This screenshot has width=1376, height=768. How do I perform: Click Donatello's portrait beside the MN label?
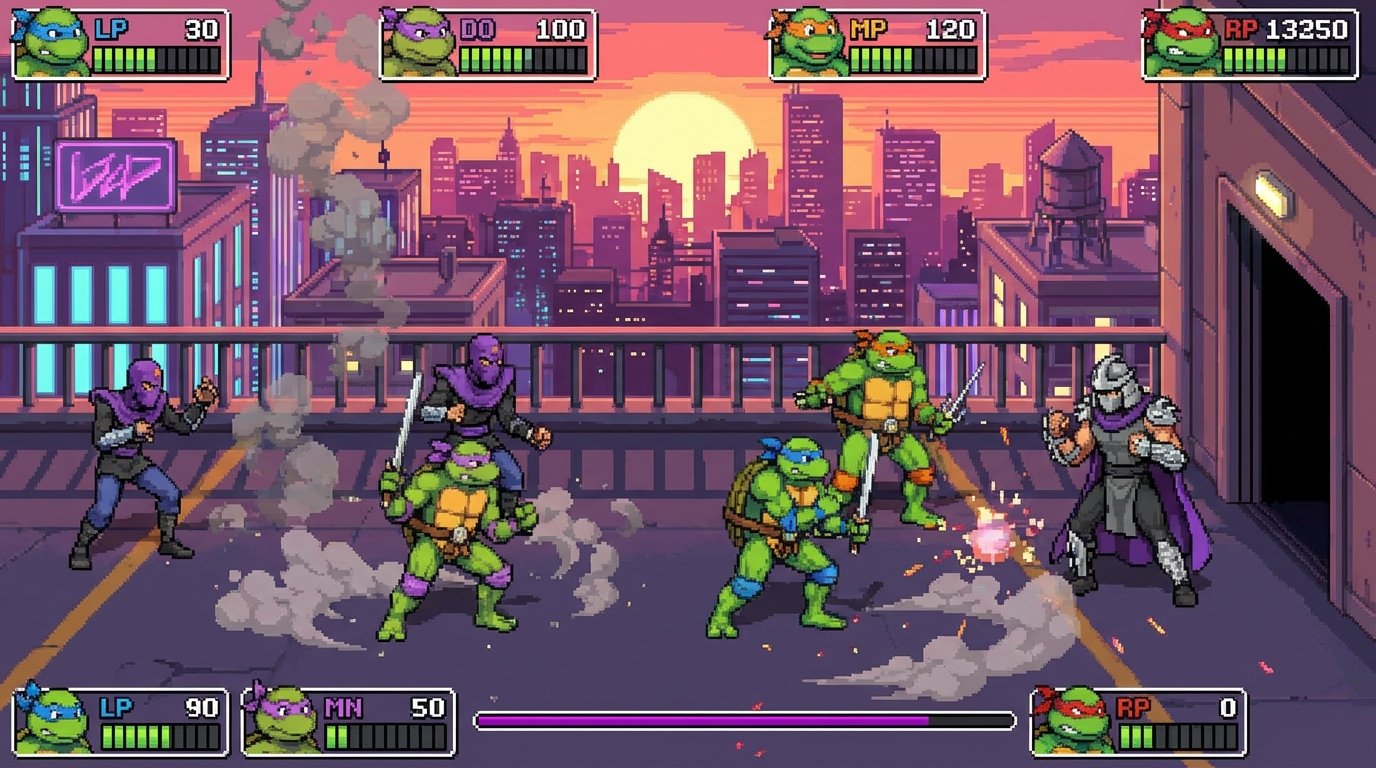point(281,718)
